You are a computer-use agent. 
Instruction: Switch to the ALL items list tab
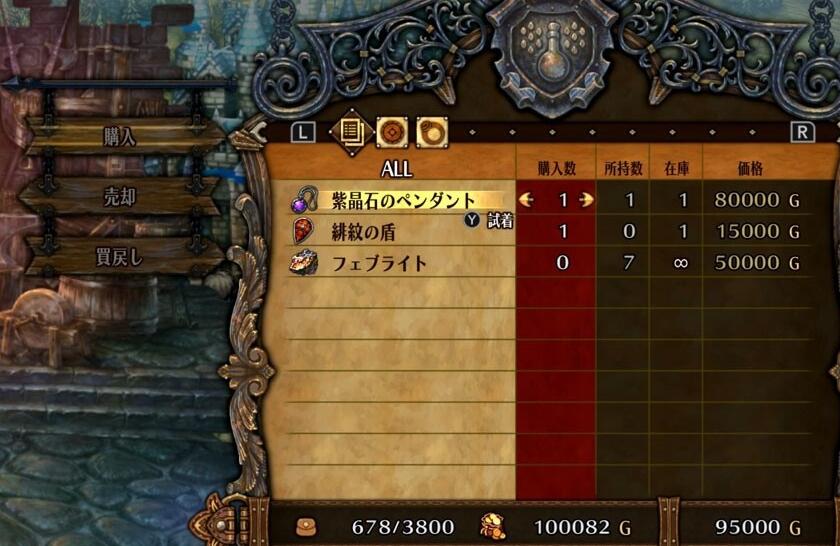point(350,131)
